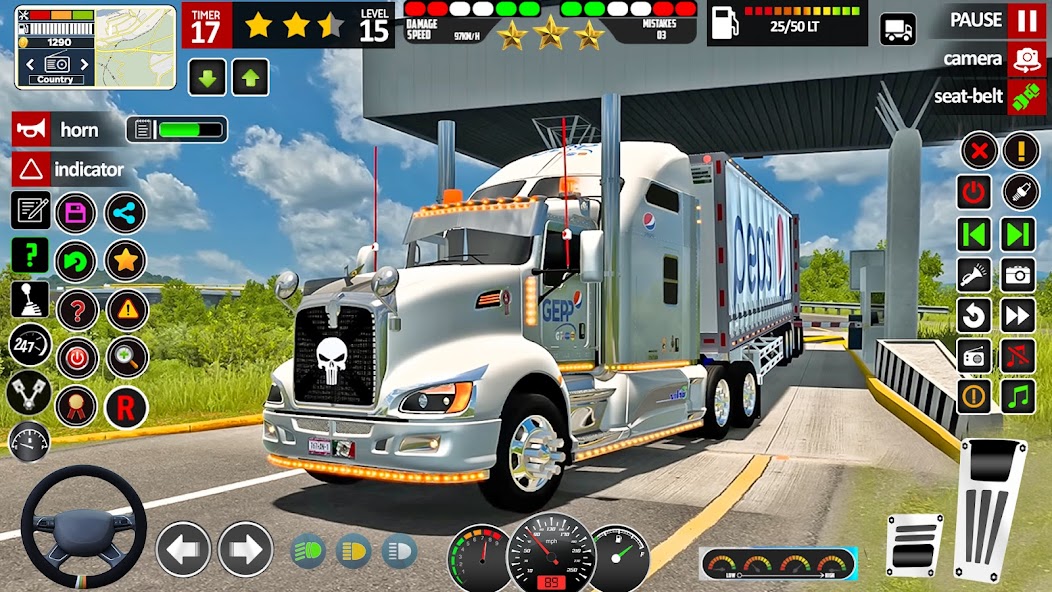Fasten the seat-belt
Viewport: 1052px width, 592px height.
click(x=1026, y=97)
